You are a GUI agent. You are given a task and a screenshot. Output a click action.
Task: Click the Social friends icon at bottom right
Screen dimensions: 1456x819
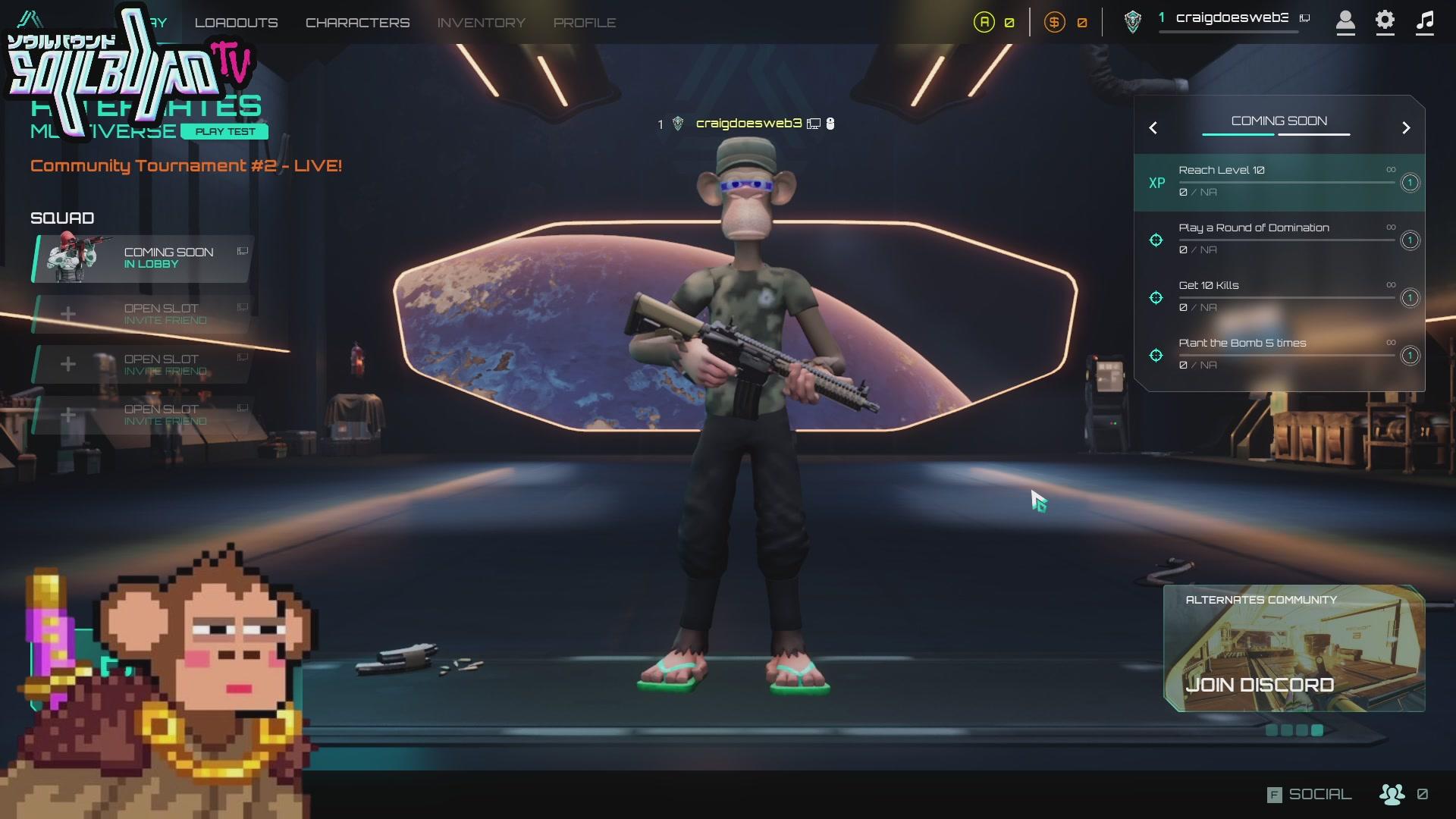tap(1392, 794)
